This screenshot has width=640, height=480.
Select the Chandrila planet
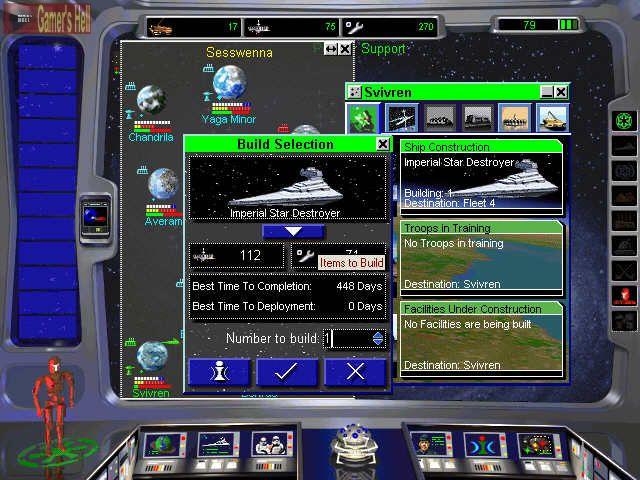click(x=151, y=102)
